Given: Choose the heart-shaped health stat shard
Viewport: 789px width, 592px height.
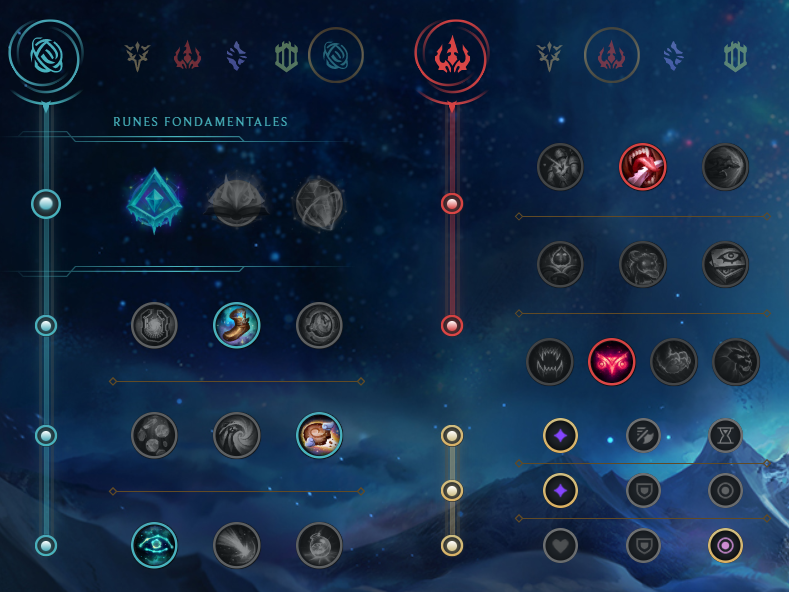Looking at the screenshot, I should point(560,545).
